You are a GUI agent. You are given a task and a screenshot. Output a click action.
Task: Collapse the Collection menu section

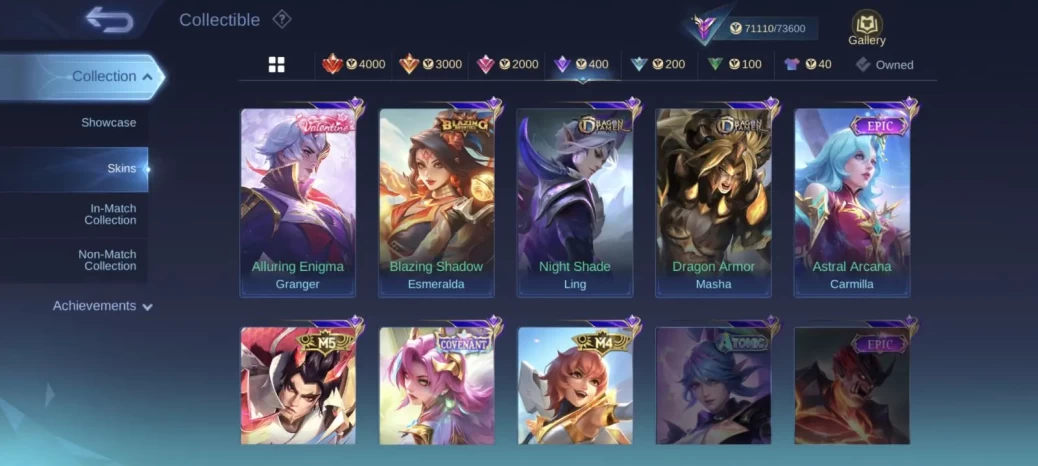pyautogui.click(x=112, y=76)
